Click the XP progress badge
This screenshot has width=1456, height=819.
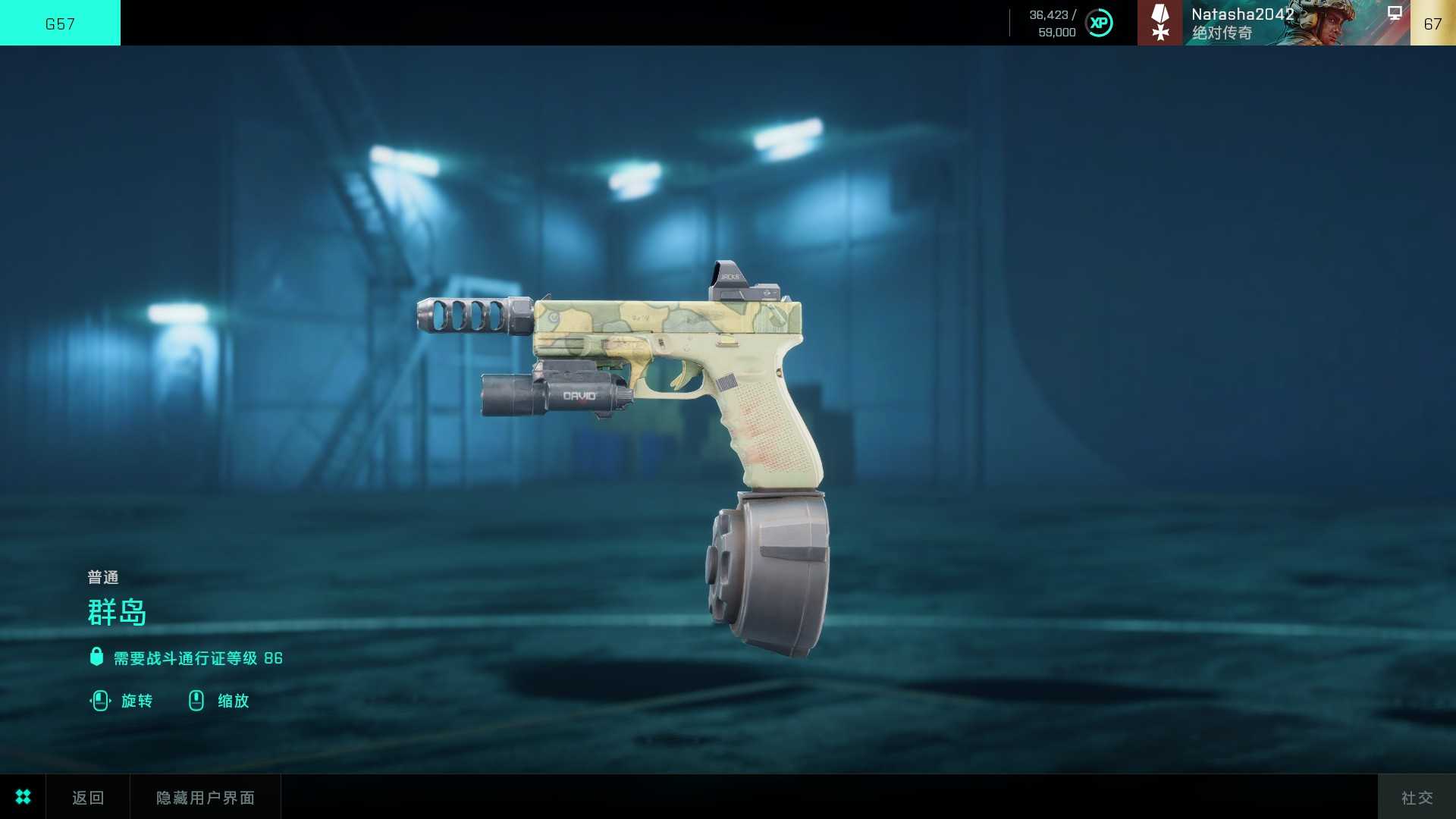tap(1099, 23)
